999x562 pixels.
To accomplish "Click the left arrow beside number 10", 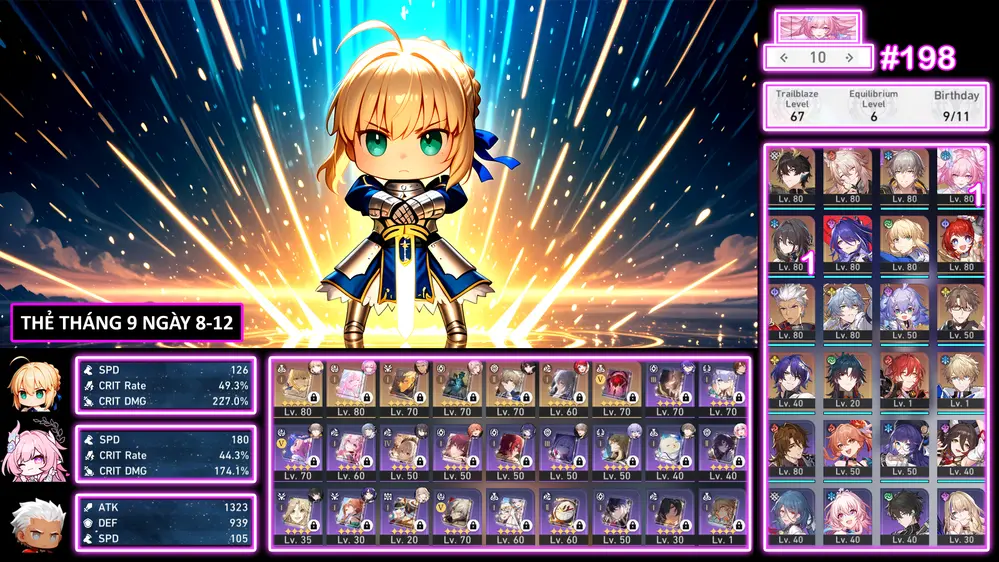I will tap(784, 58).
